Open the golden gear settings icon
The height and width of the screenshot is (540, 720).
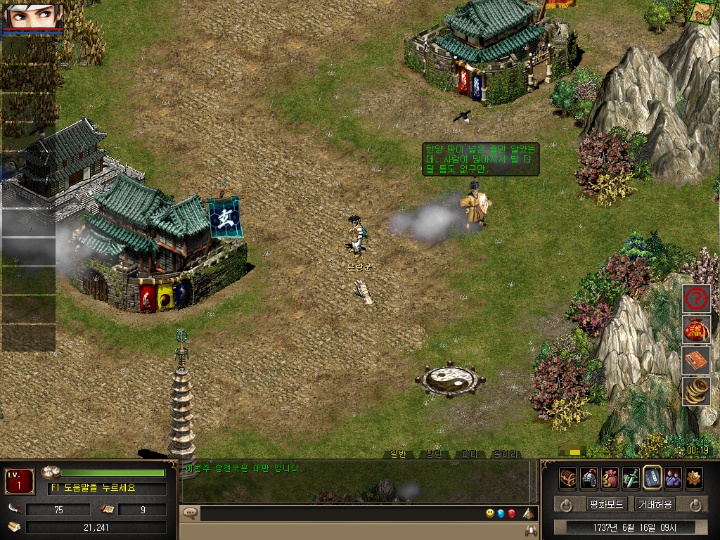pyautogui.click(x=694, y=478)
